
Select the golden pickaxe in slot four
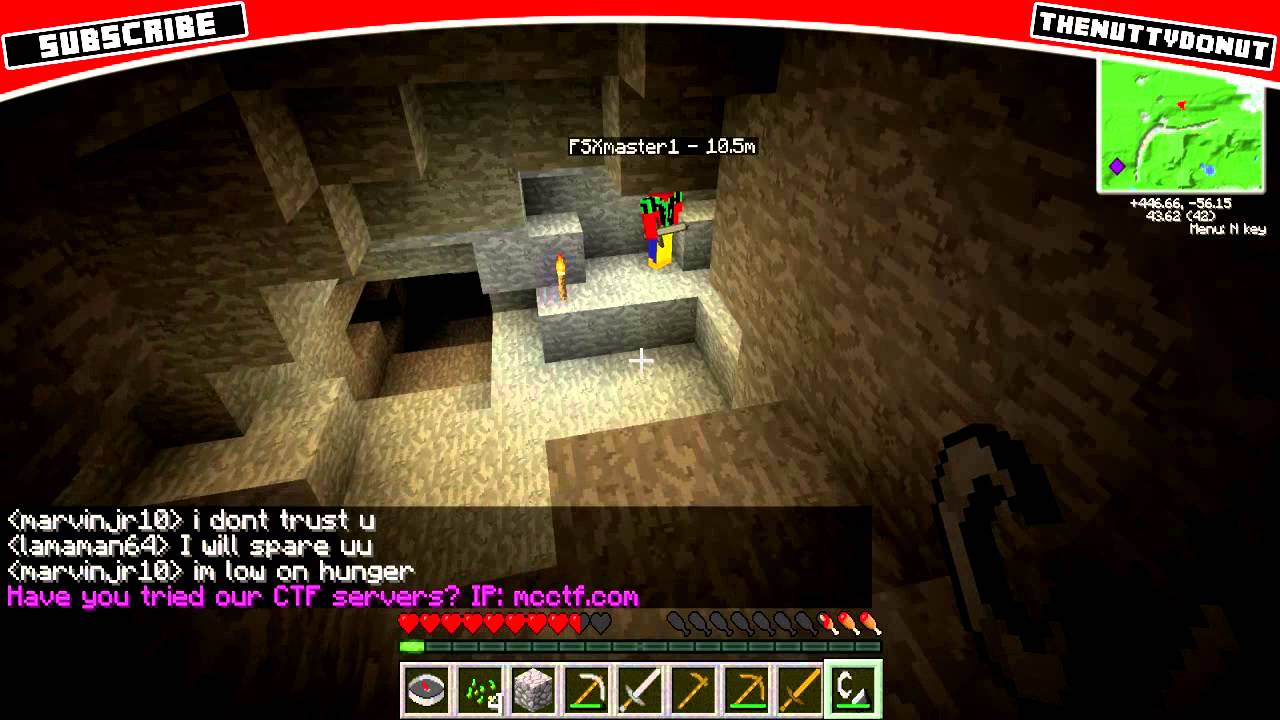pyautogui.click(x=586, y=688)
